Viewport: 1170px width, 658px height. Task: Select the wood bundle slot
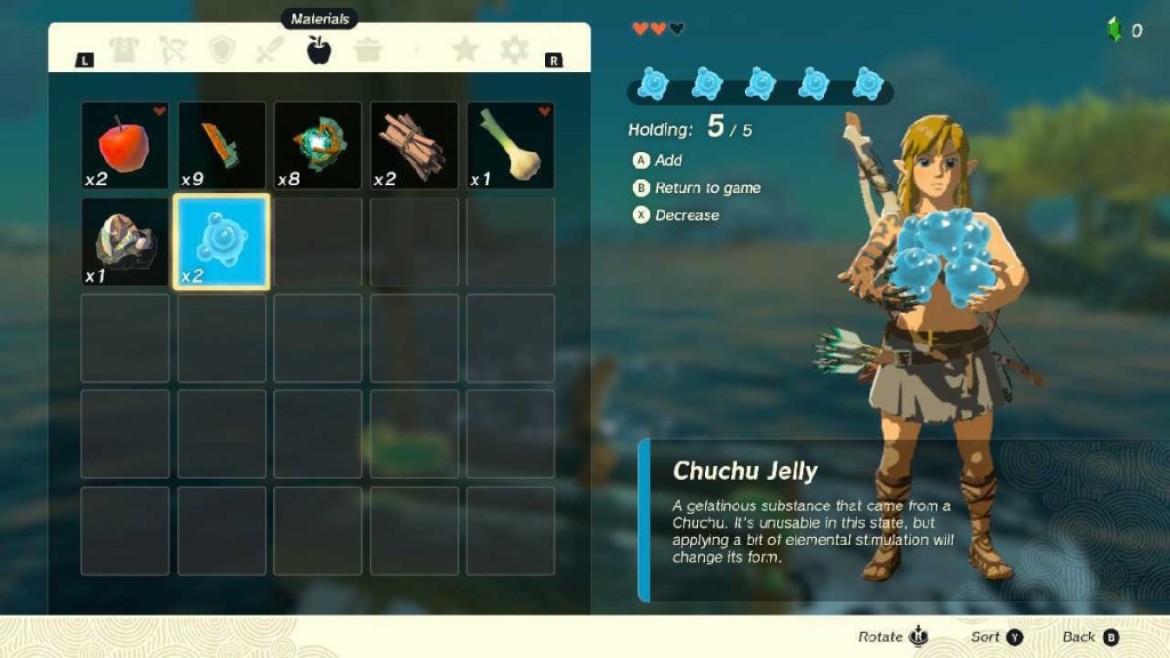click(x=414, y=145)
